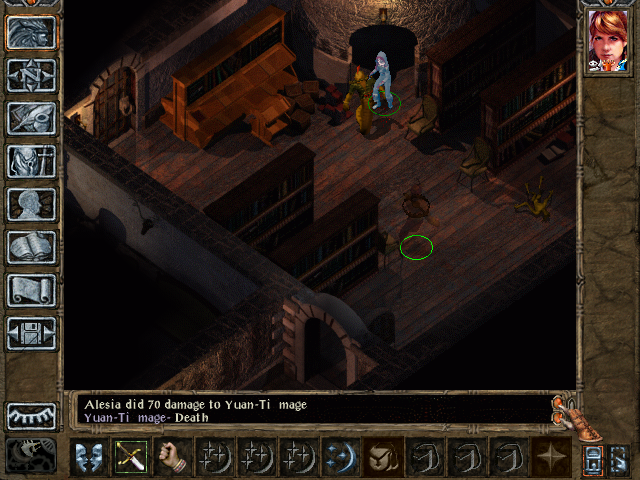
Task: Open cast spell, crescent moon and stars
Action: (x=340, y=456)
